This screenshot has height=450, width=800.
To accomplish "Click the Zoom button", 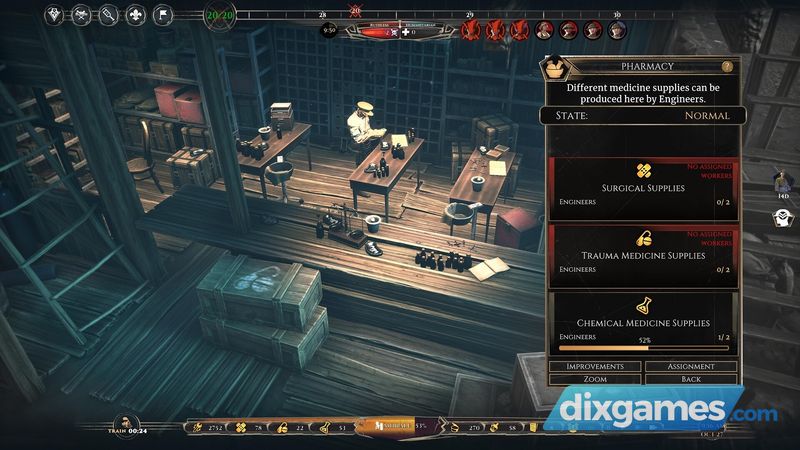I will (x=595, y=380).
